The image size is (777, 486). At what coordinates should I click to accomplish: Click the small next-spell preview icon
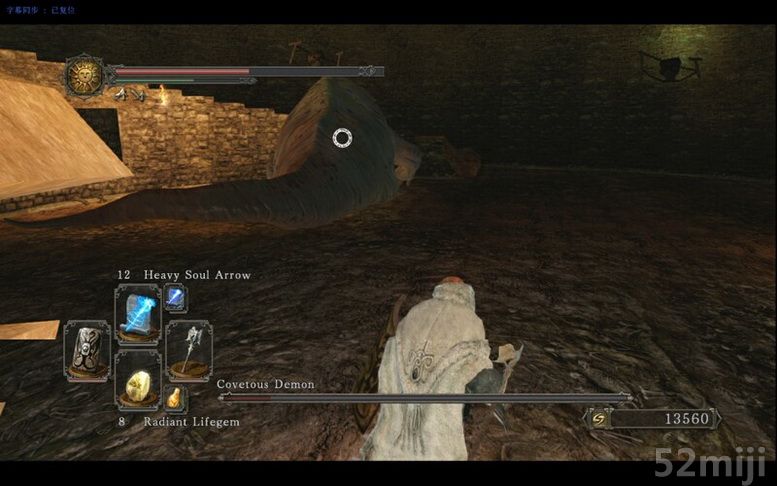pos(175,296)
